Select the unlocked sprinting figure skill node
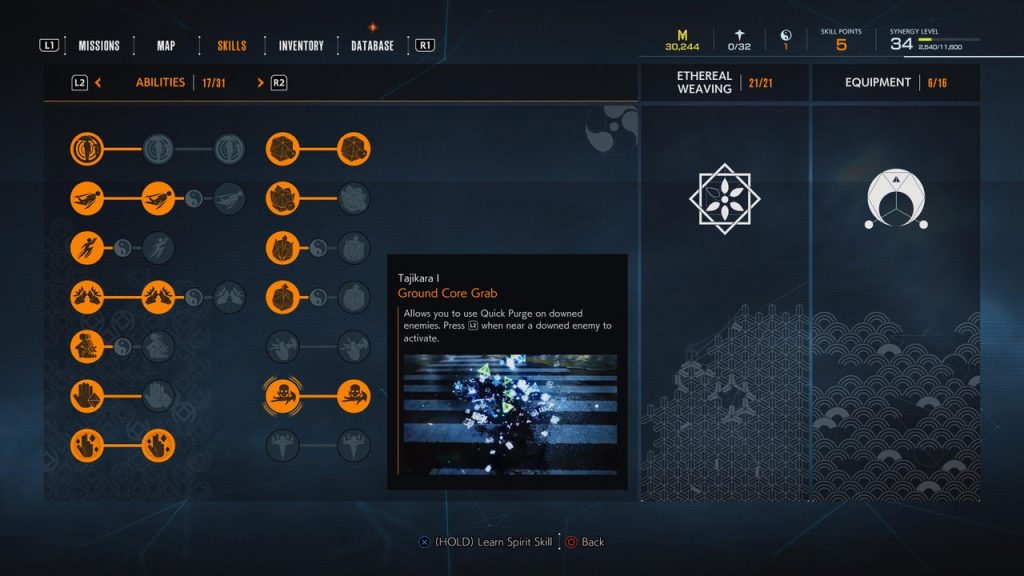This screenshot has height=576, width=1024. pos(87,247)
